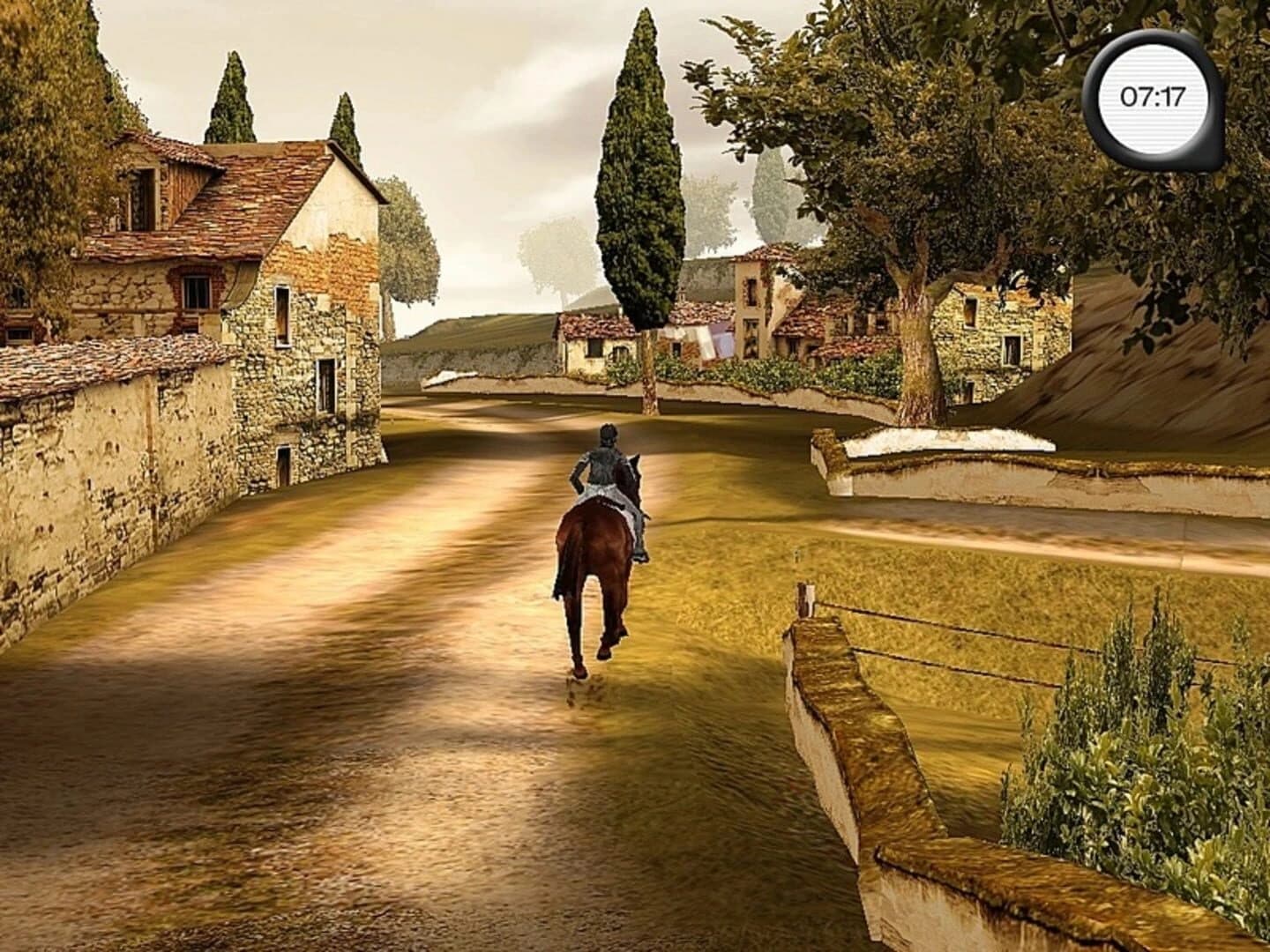Select the horse and rider character
1270x952 pixels.
click(x=604, y=529)
